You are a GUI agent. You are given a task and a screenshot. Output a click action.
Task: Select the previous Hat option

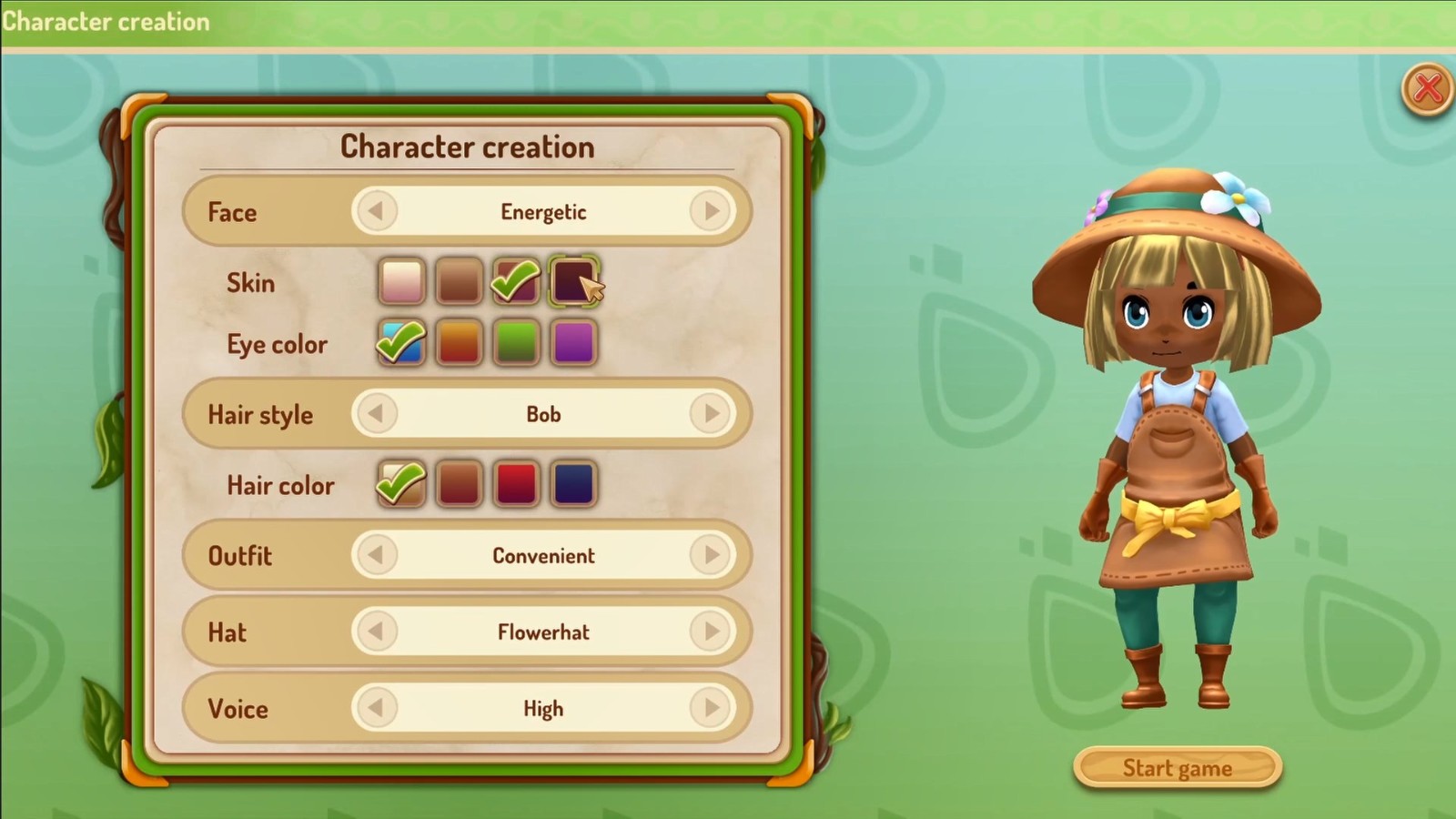[376, 632]
